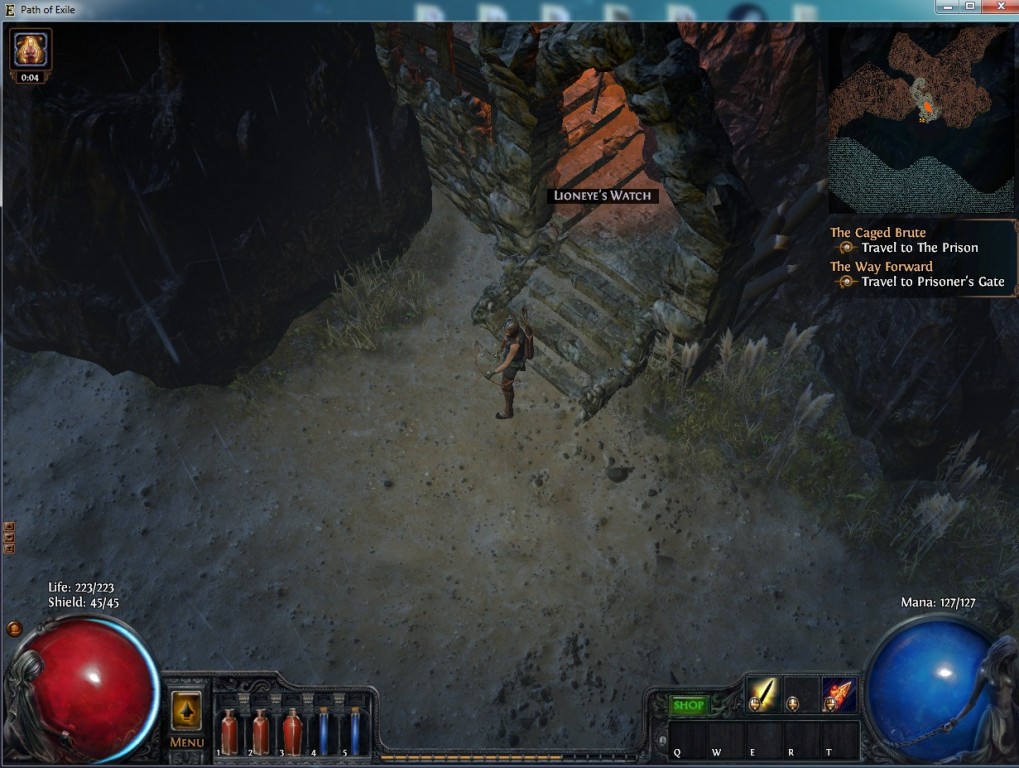This screenshot has height=768, width=1019.
Task: Open the Menu button beside the flasks
Action: point(187,718)
